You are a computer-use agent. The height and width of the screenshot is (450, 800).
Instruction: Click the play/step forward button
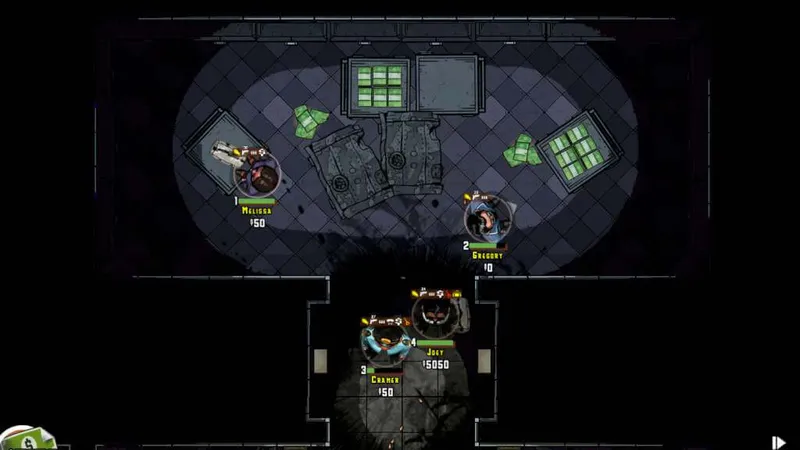pyautogui.click(x=778, y=441)
